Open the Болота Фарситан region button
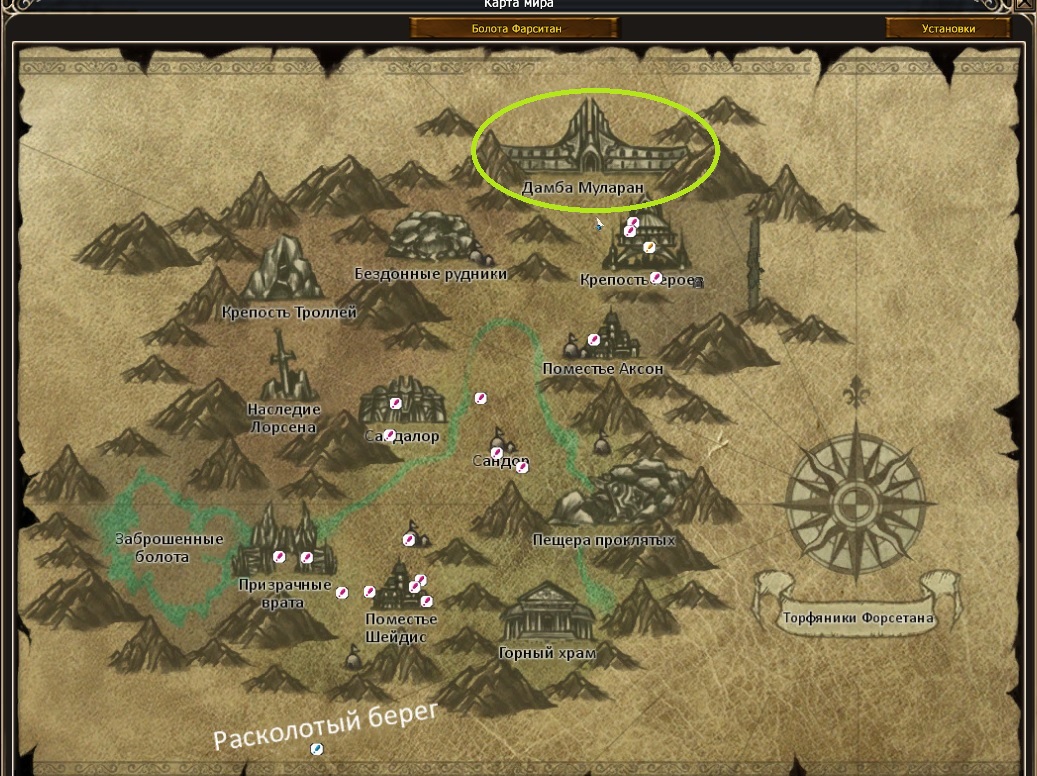1037x776 pixels. click(x=516, y=29)
